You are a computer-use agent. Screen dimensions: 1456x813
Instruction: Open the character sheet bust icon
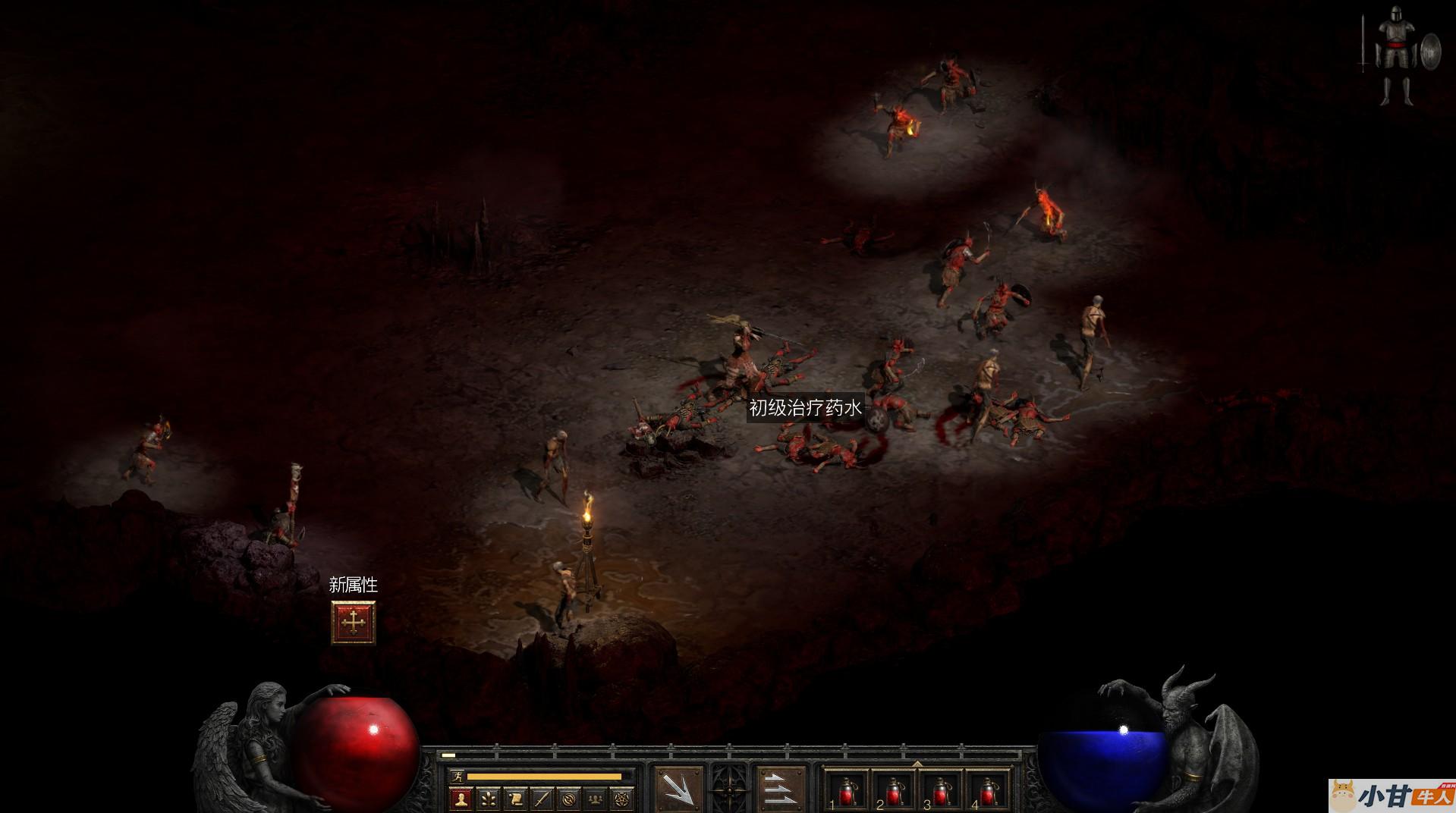(461, 798)
